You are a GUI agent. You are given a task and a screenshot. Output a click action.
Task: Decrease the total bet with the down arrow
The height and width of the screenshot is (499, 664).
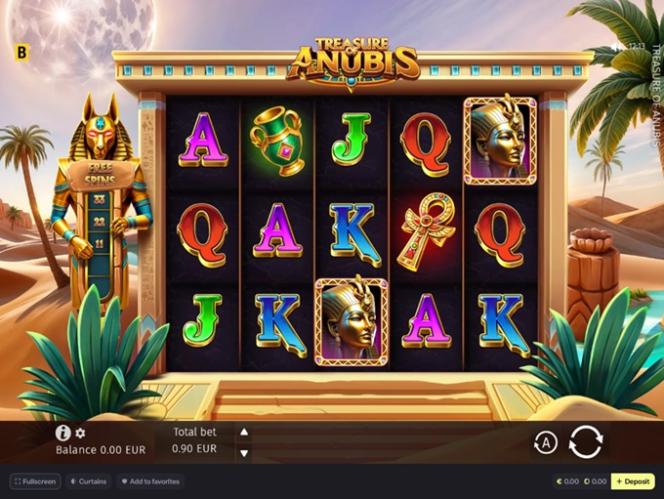point(243,453)
